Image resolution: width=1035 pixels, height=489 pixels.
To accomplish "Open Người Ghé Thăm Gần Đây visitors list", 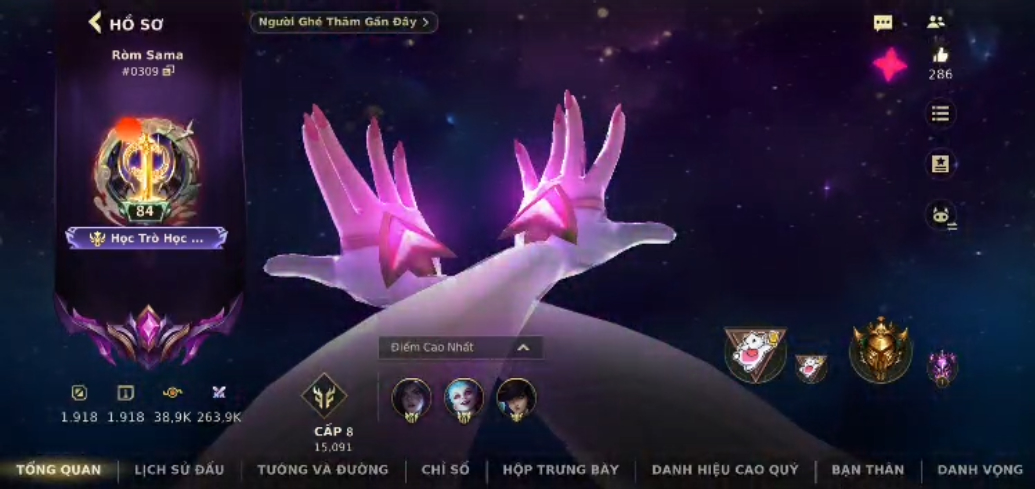I will pyautogui.click(x=343, y=22).
